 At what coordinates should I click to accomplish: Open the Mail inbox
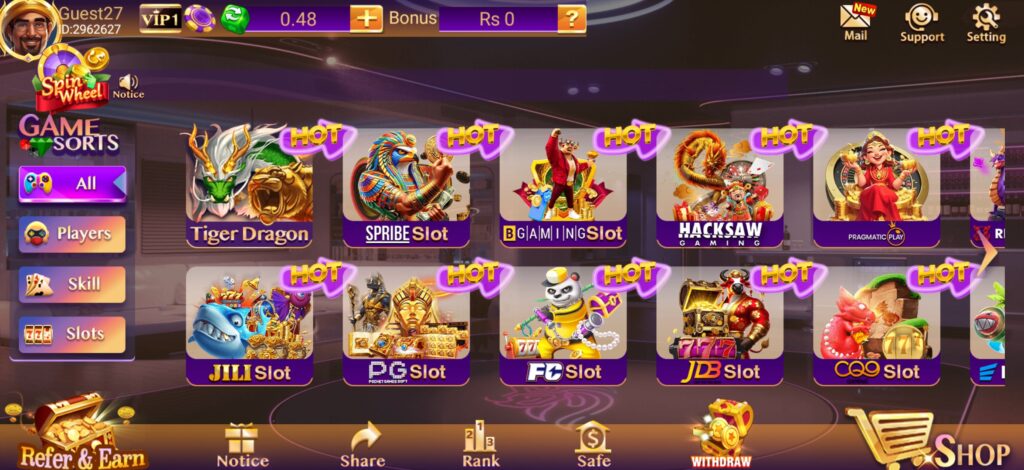pyautogui.click(x=856, y=22)
